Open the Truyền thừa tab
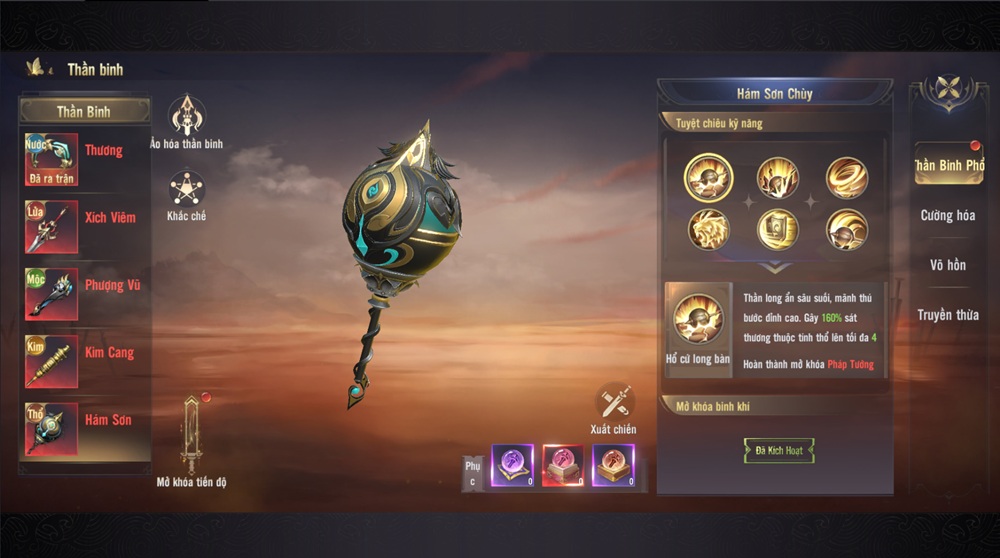 (948, 316)
